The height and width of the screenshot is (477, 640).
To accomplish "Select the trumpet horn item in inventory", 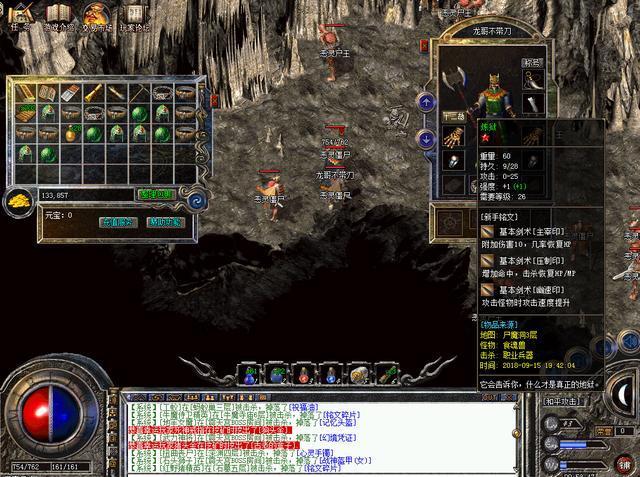I will (94, 93).
